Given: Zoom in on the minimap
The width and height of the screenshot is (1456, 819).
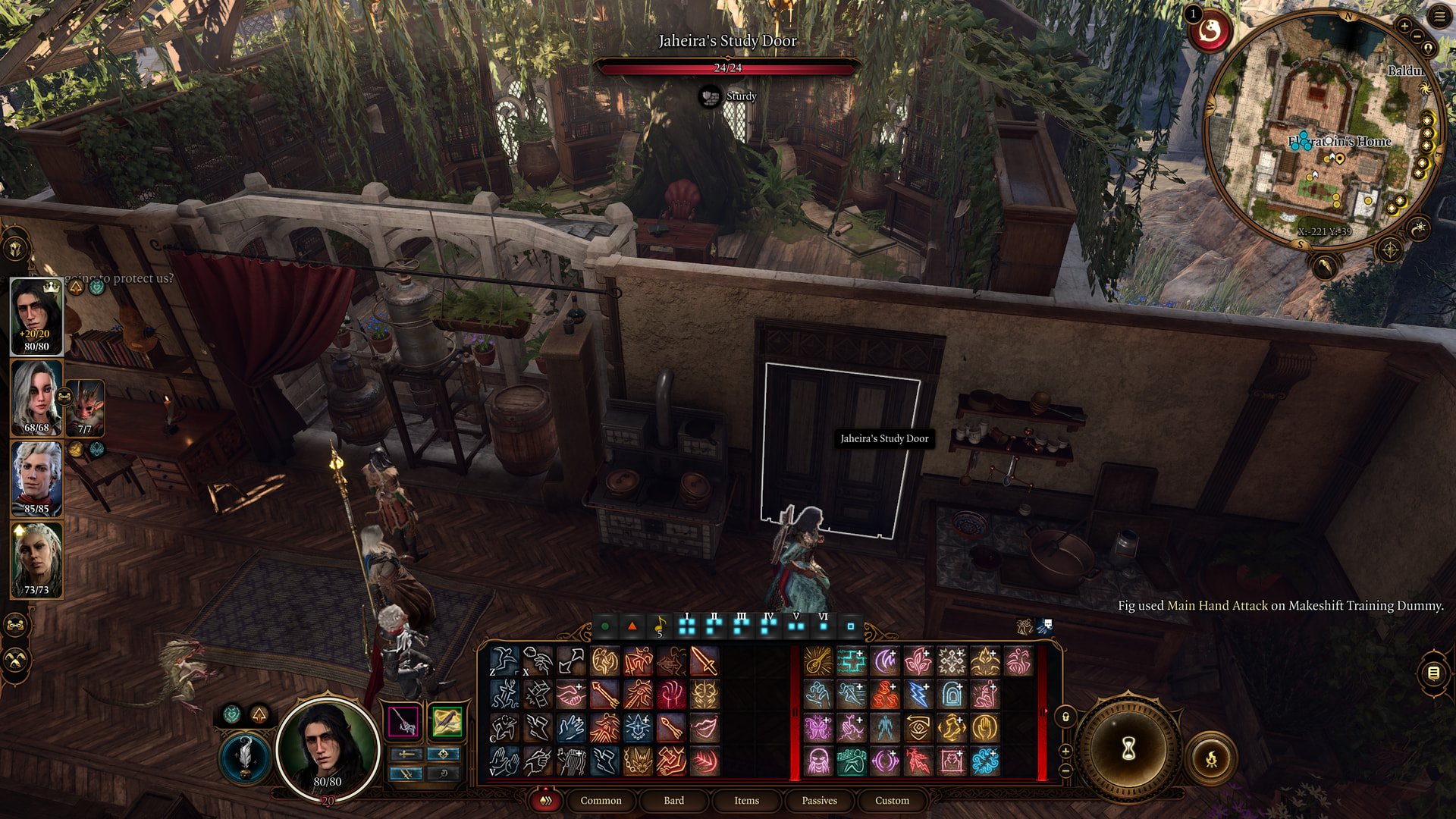Looking at the screenshot, I should click(x=1404, y=27).
